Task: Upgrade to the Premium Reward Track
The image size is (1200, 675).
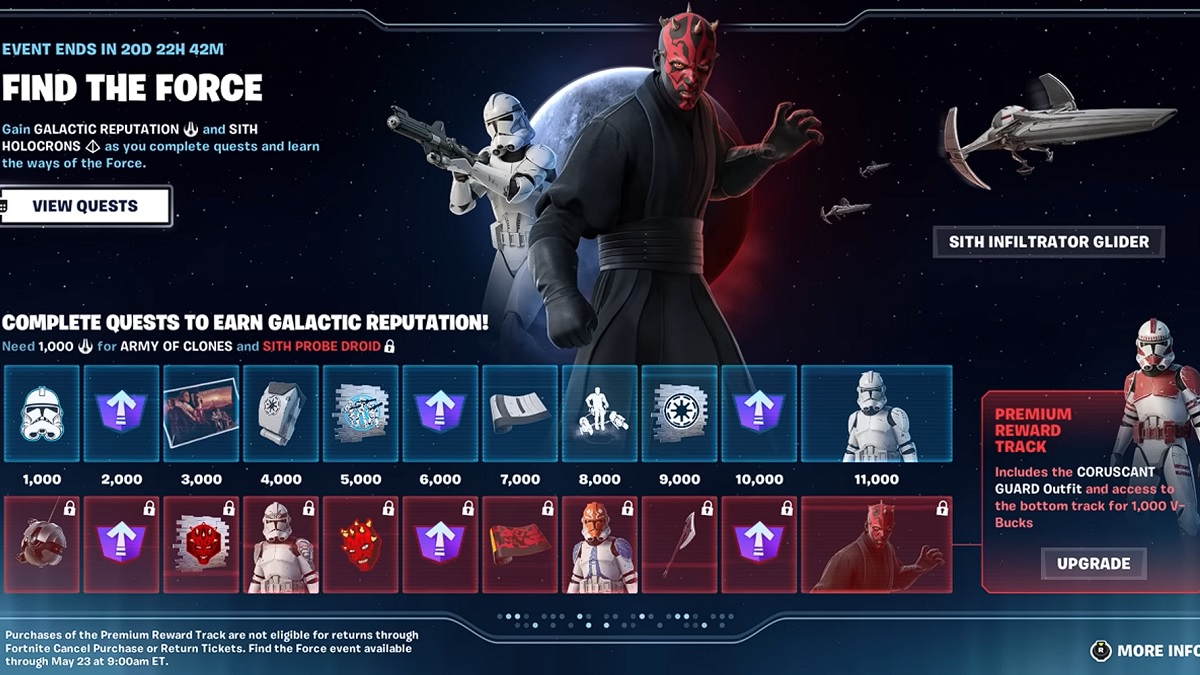Action: click(1093, 564)
